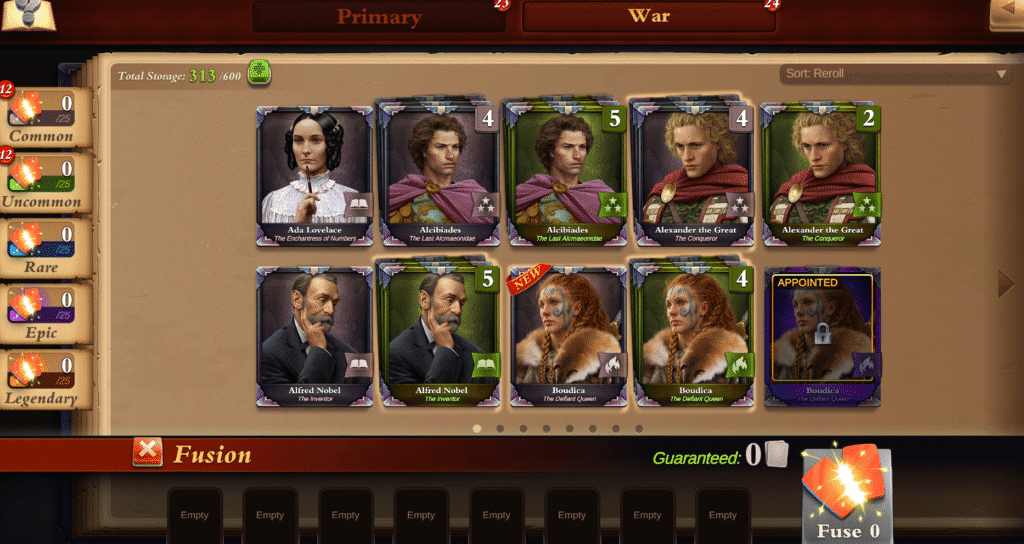Pick the green Alcibiades card stack
This screenshot has height=544, width=1024.
coord(567,175)
